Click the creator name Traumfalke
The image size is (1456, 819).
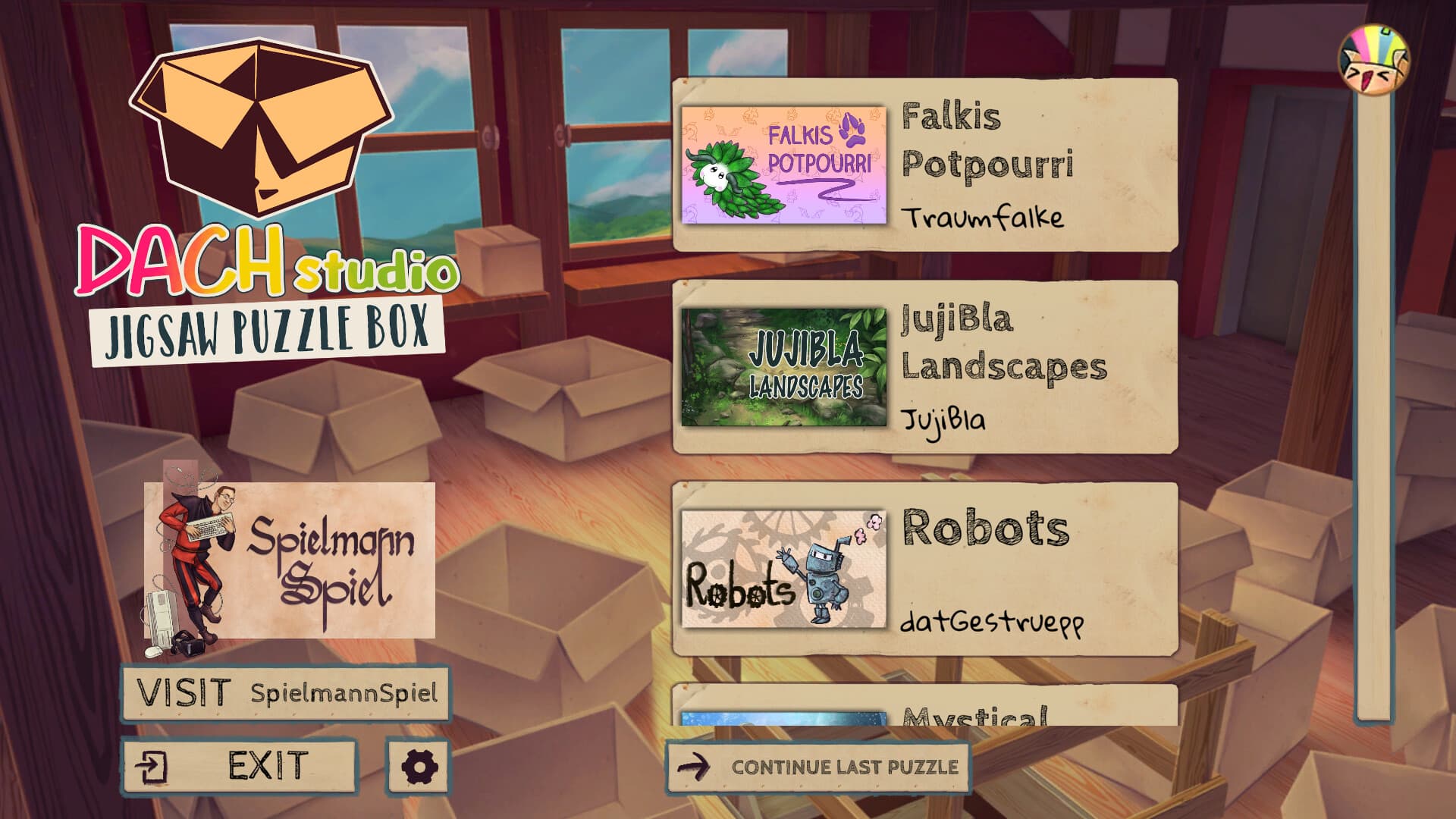(986, 218)
